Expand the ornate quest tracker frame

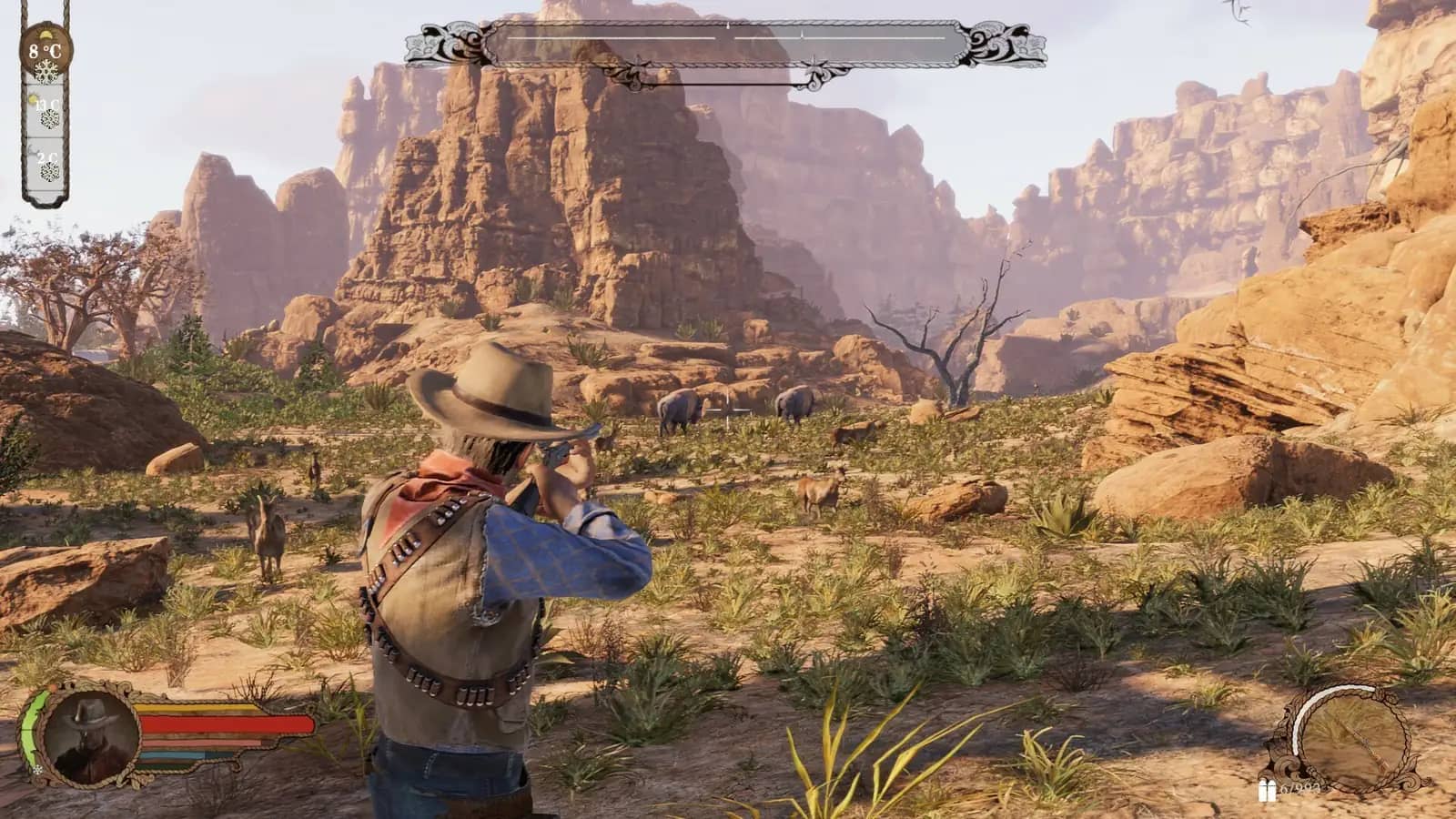[x=728, y=41]
